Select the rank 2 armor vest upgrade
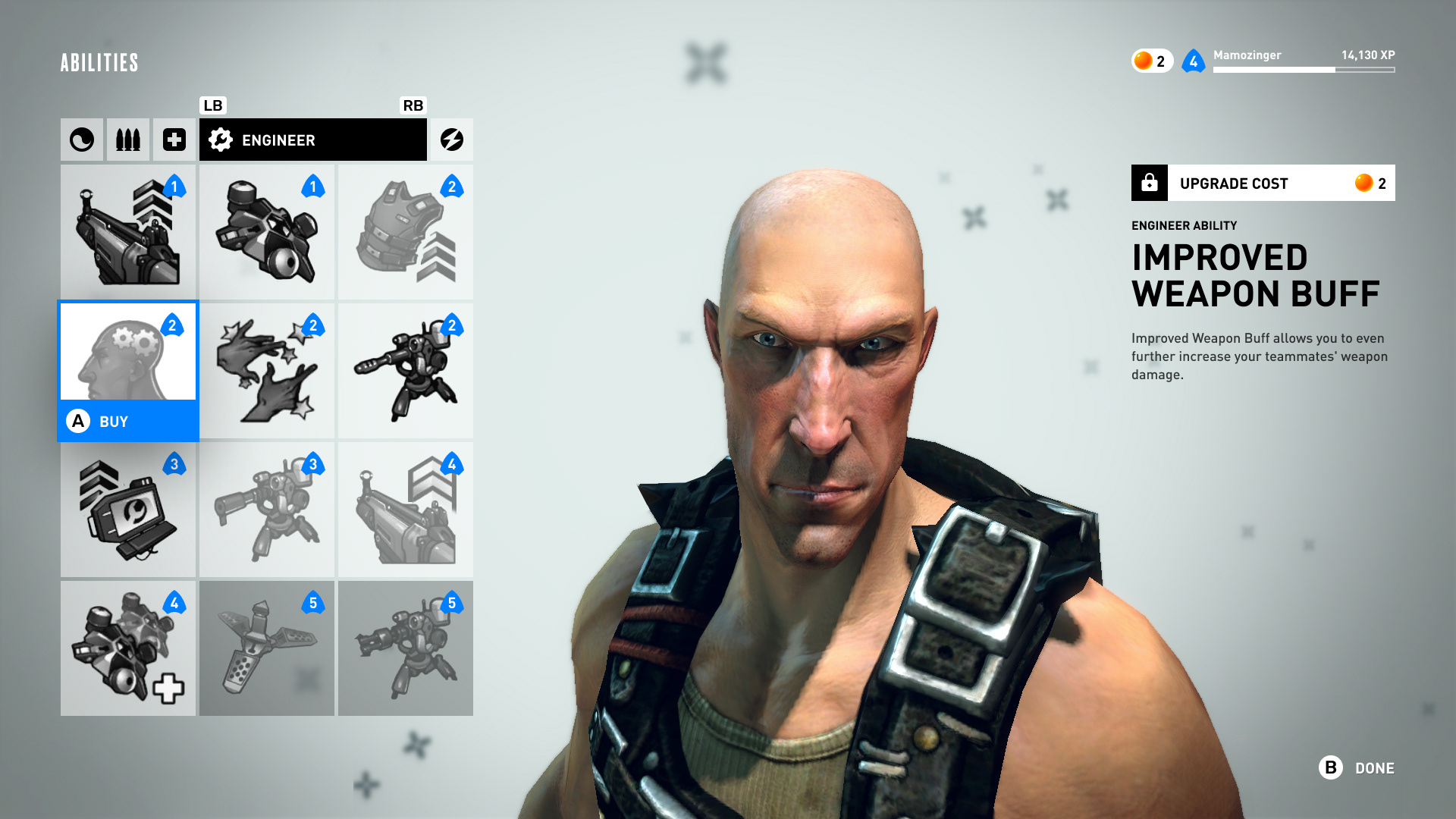1456x819 pixels. pos(405,232)
